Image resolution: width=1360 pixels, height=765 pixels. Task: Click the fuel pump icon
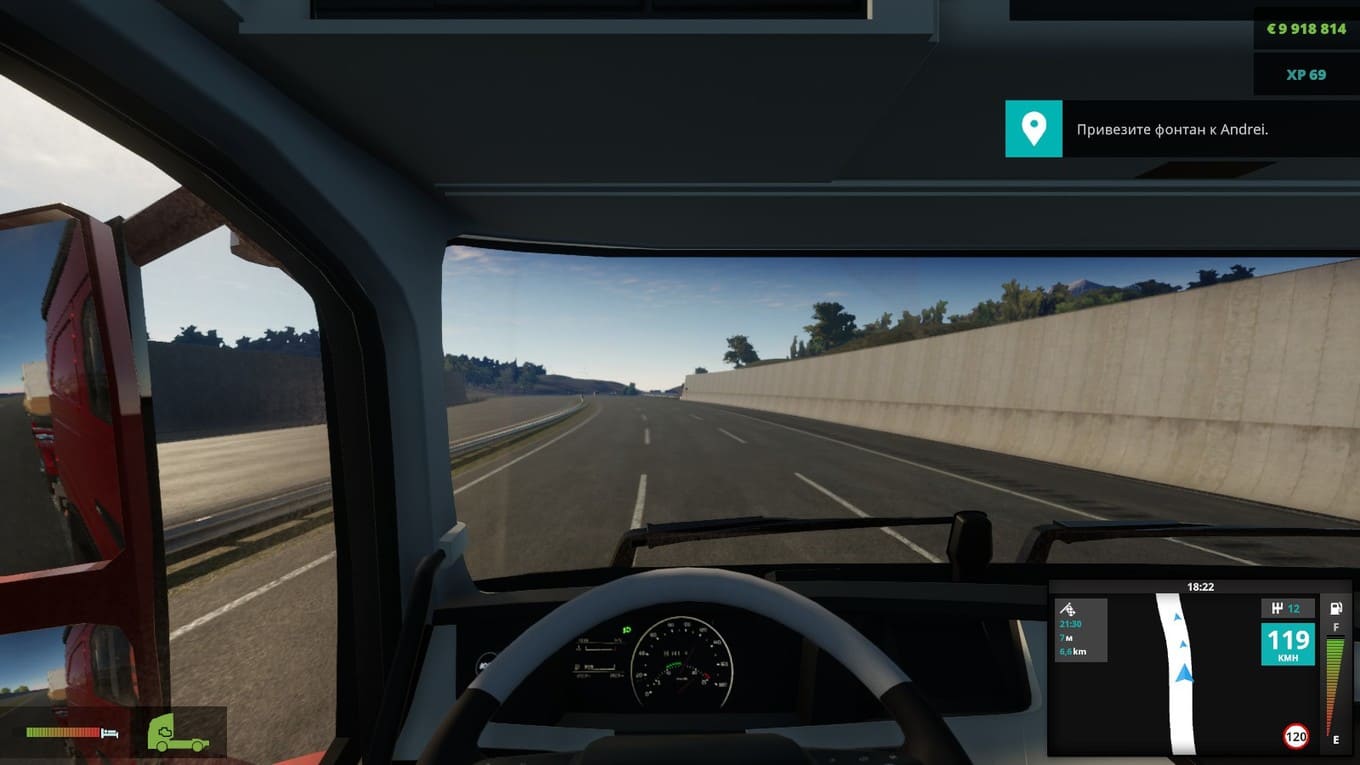click(x=1335, y=609)
